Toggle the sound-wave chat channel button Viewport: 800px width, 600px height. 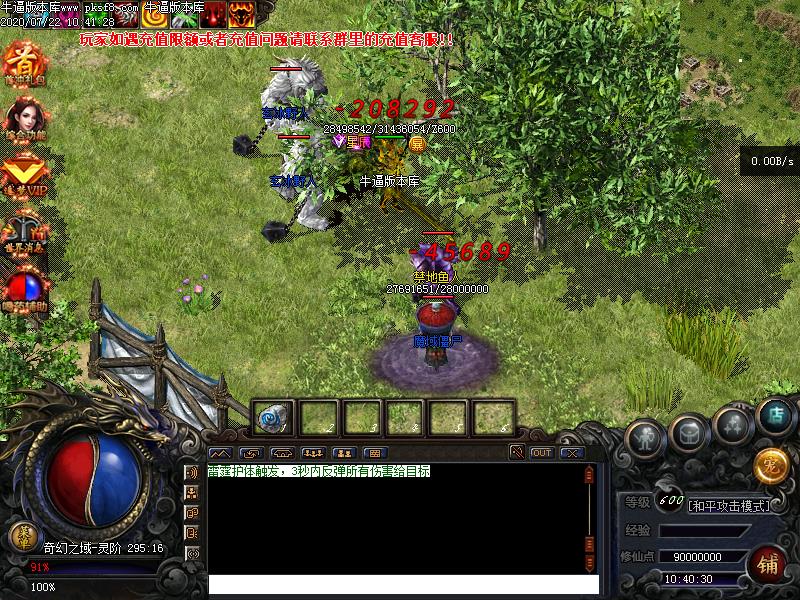pos(193,472)
